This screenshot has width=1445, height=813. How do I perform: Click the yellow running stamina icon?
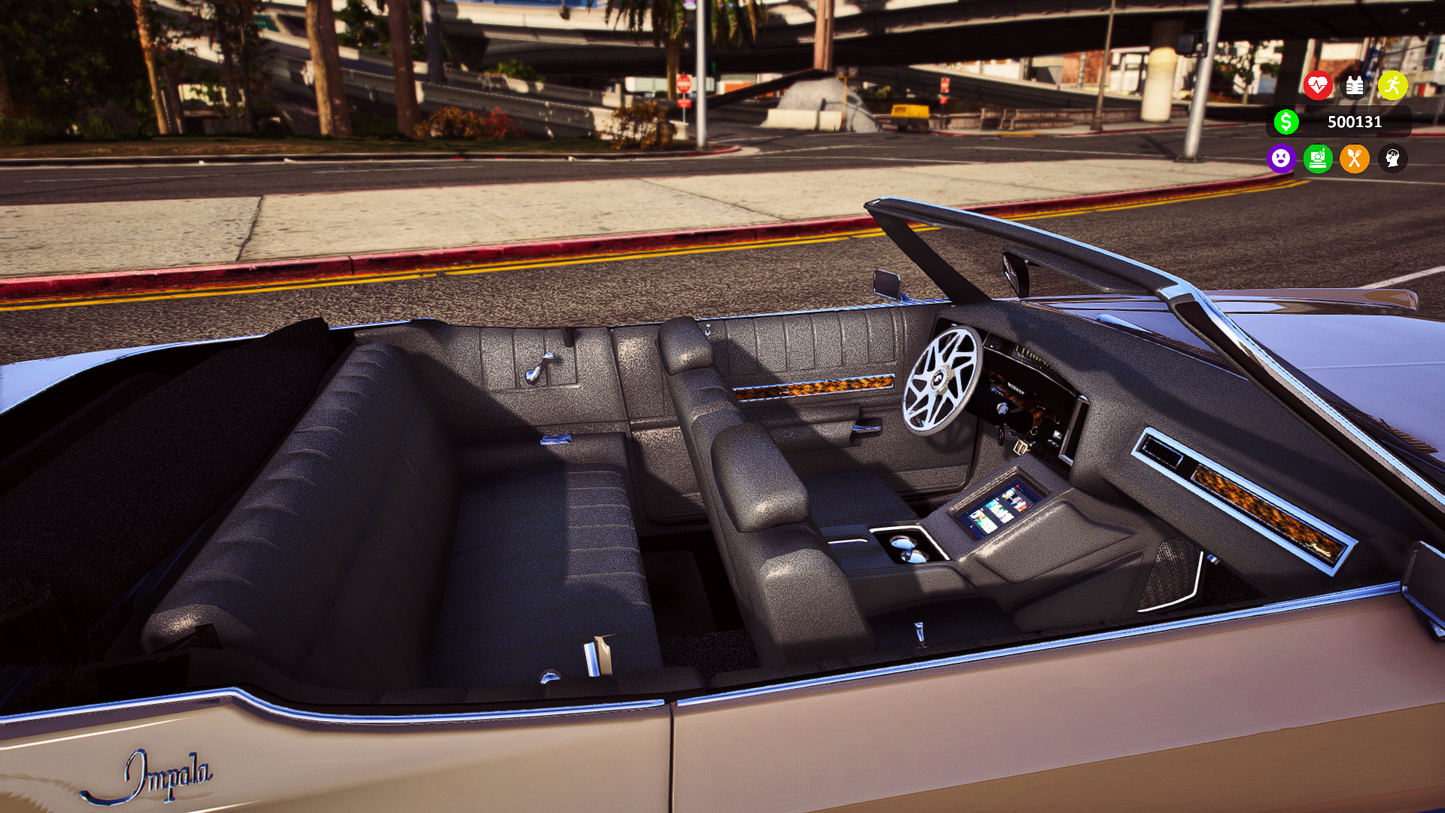click(x=1392, y=86)
